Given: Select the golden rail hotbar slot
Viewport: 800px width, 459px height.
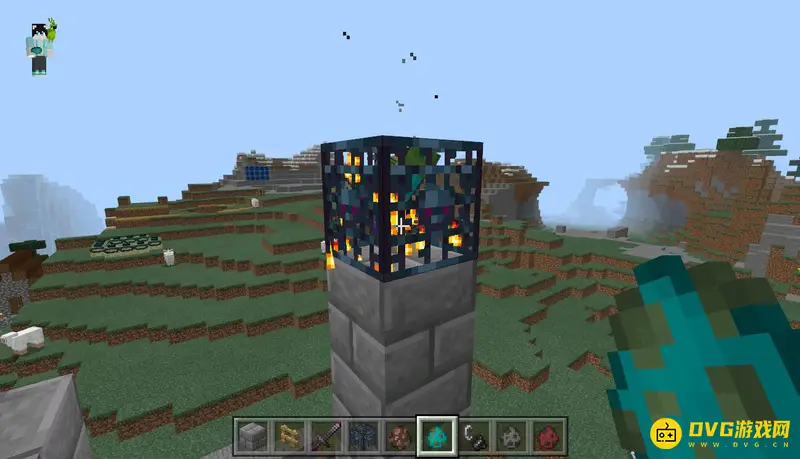Looking at the screenshot, I should [288, 435].
